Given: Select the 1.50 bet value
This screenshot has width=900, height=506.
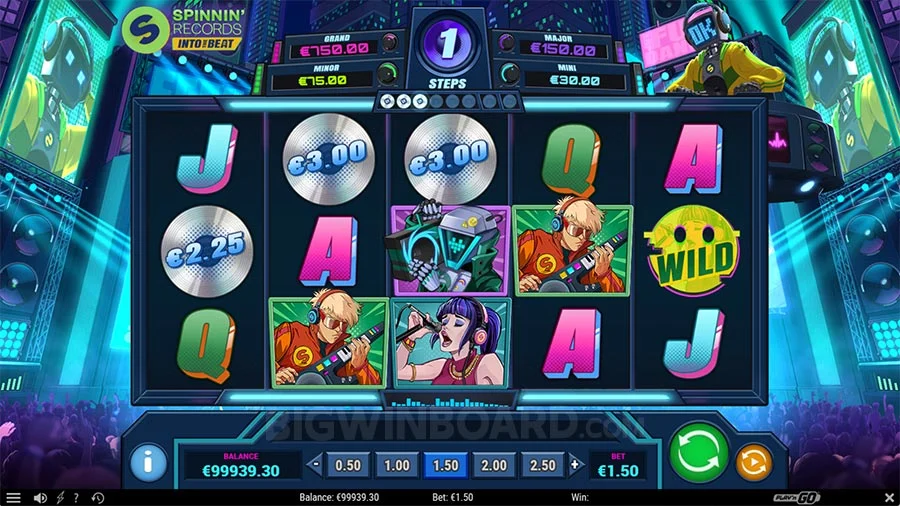Looking at the screenshot, I should pos(446,465).
